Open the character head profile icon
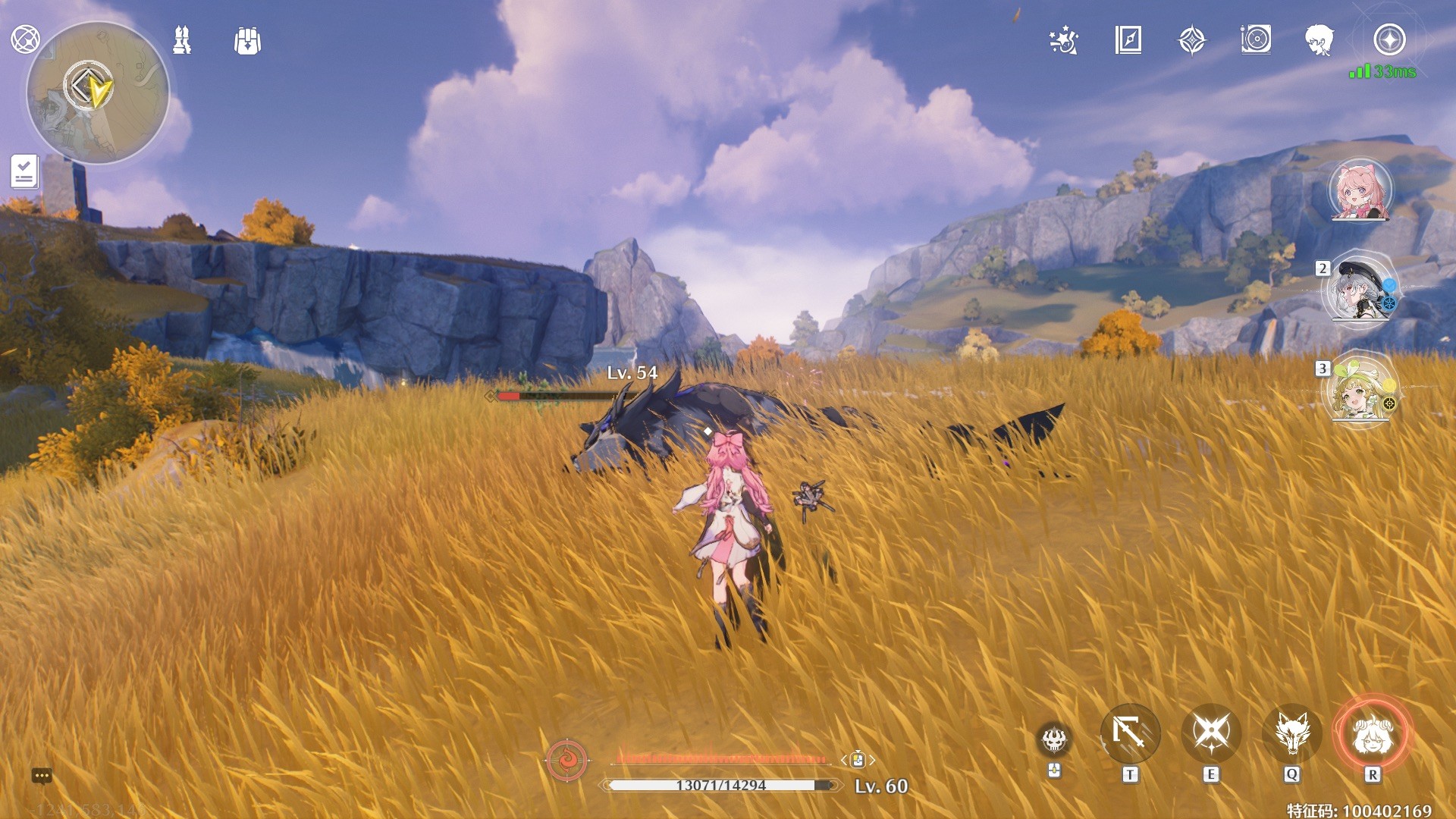Screen dimensions: 1456x819 coord(1319,40)
